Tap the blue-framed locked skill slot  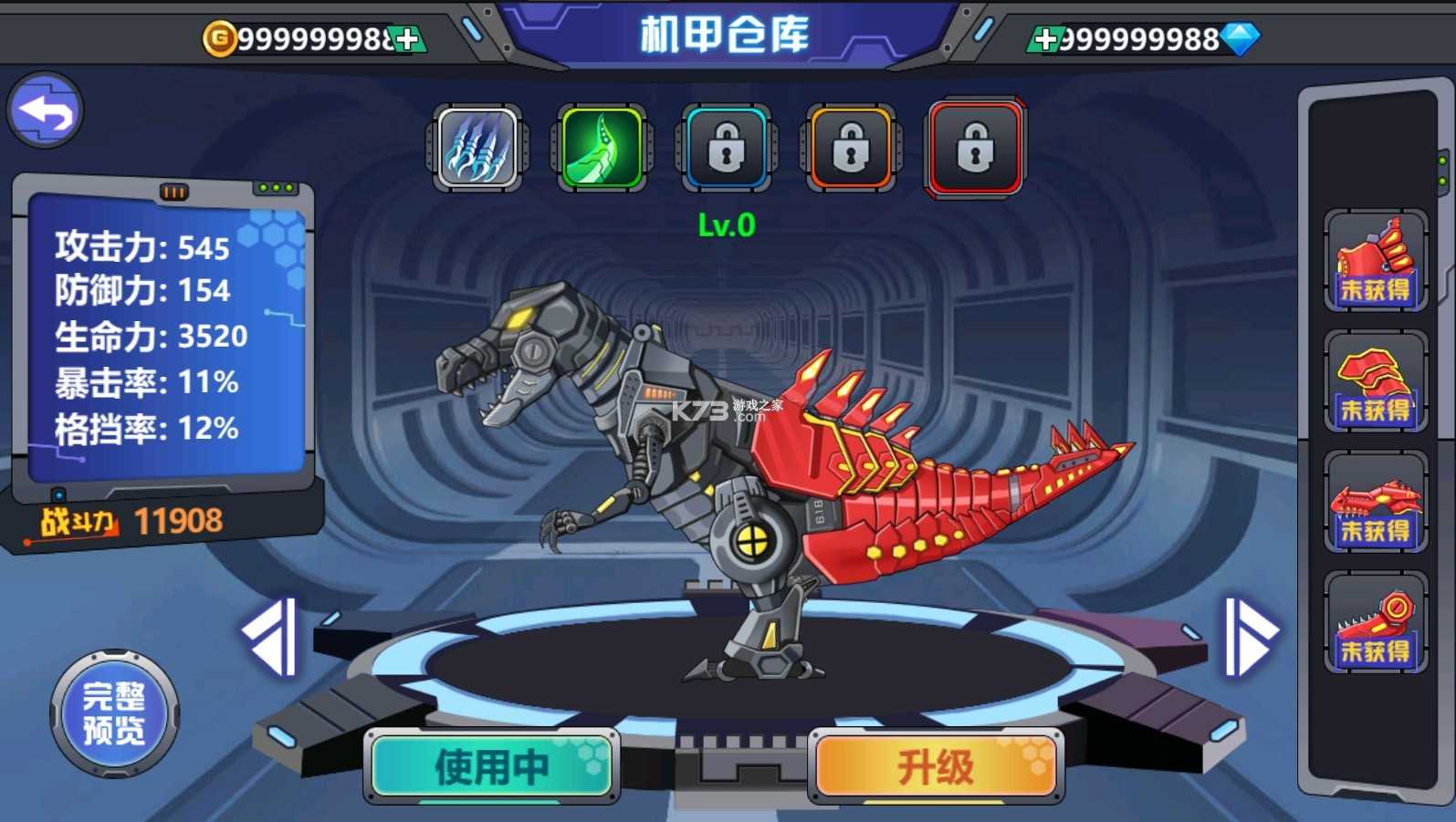click(x=727, y=148)
